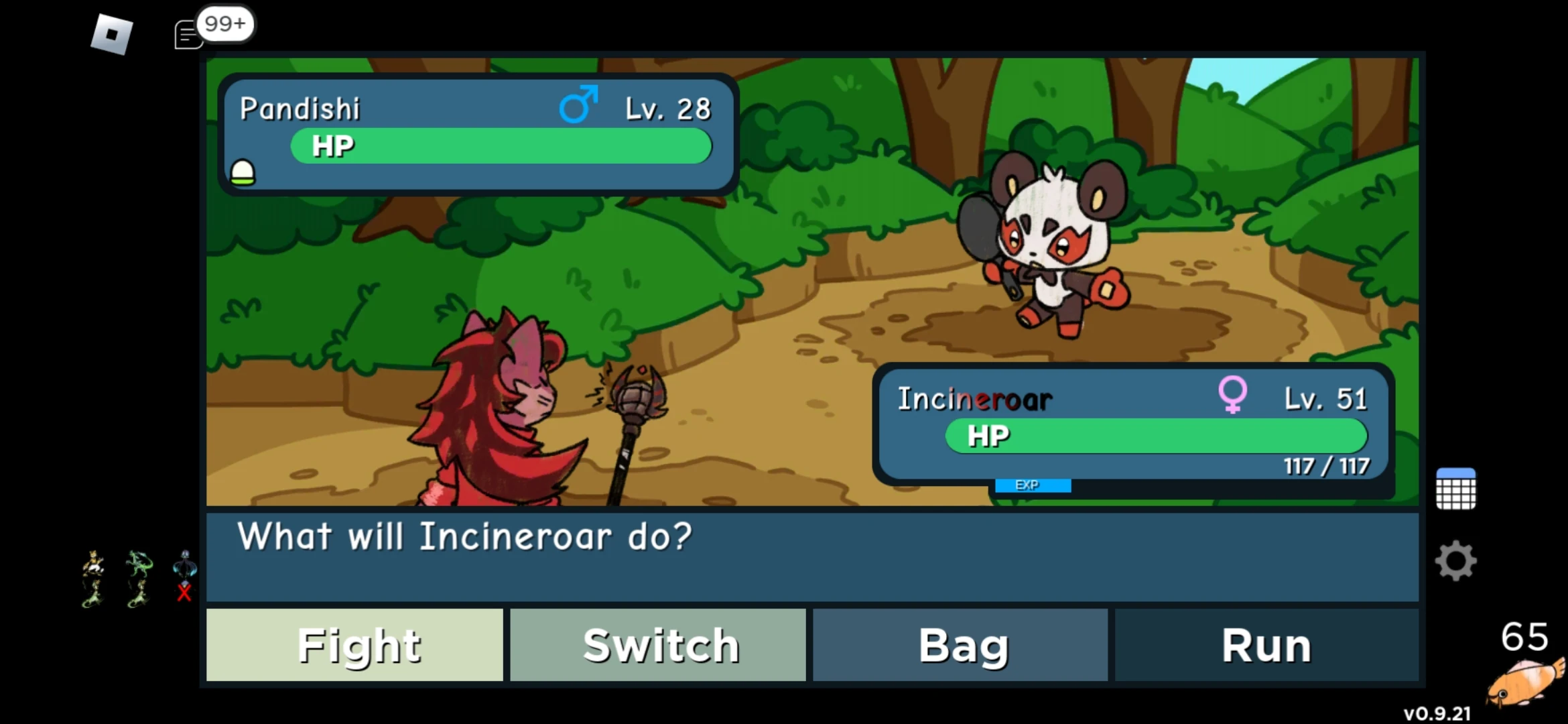
Task: Click Pandishi's name label
Action: point(300,106)
